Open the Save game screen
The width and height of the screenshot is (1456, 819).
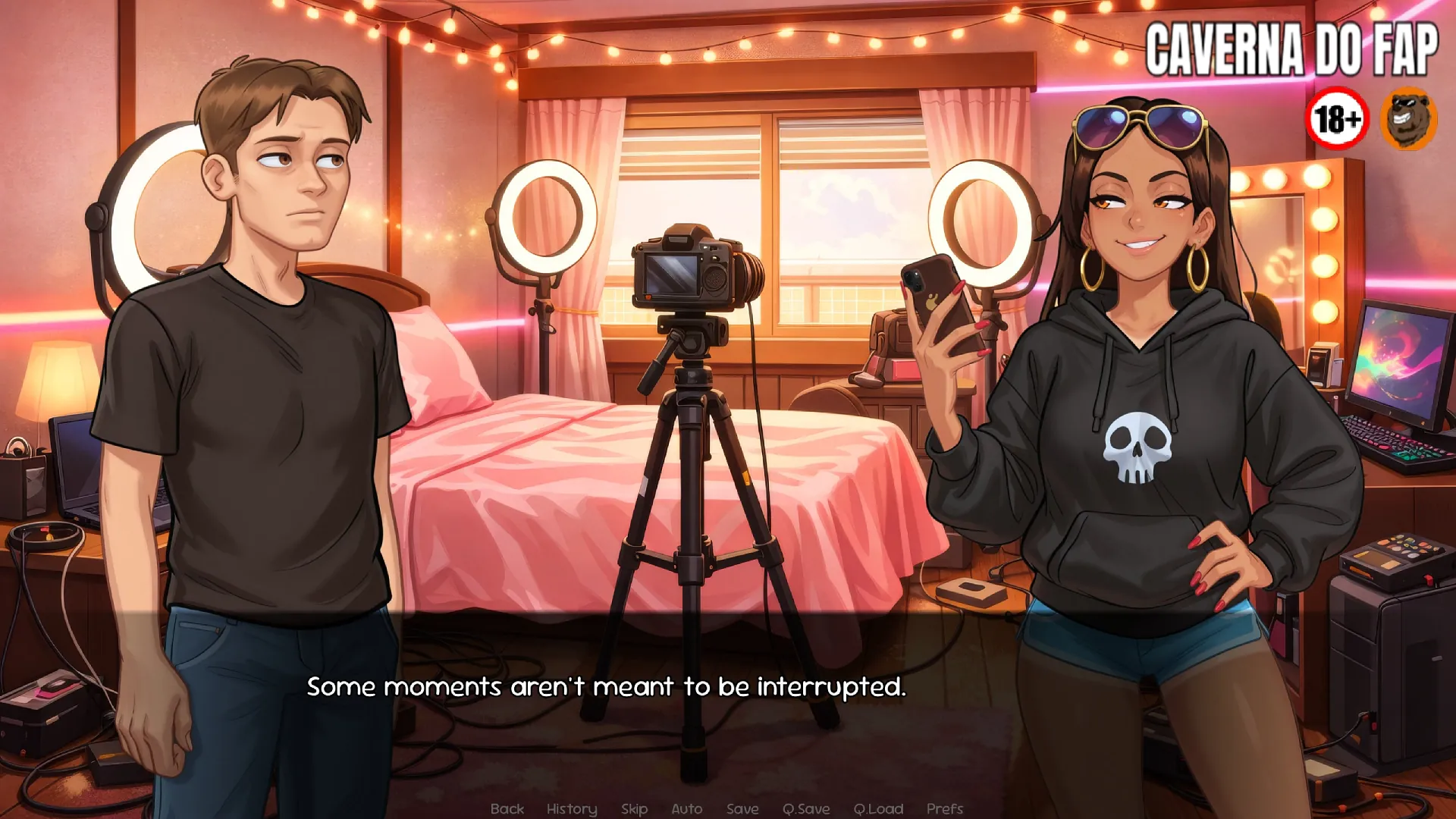pos(742,809)
